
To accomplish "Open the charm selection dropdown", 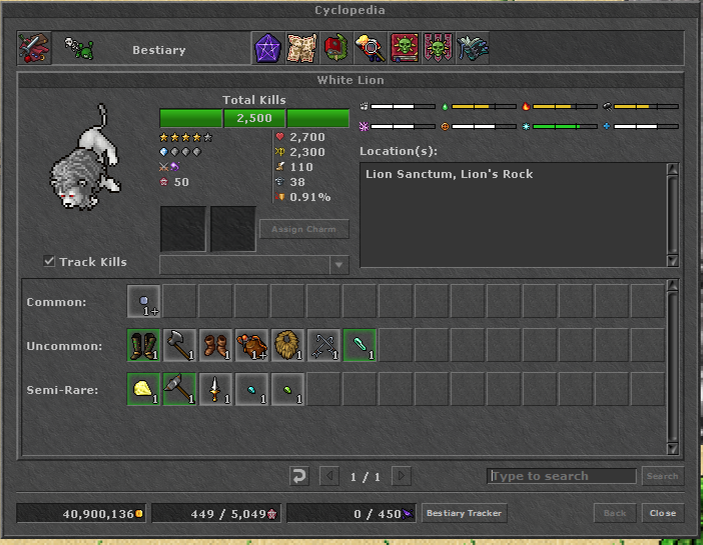I will (x=340, y=265).
